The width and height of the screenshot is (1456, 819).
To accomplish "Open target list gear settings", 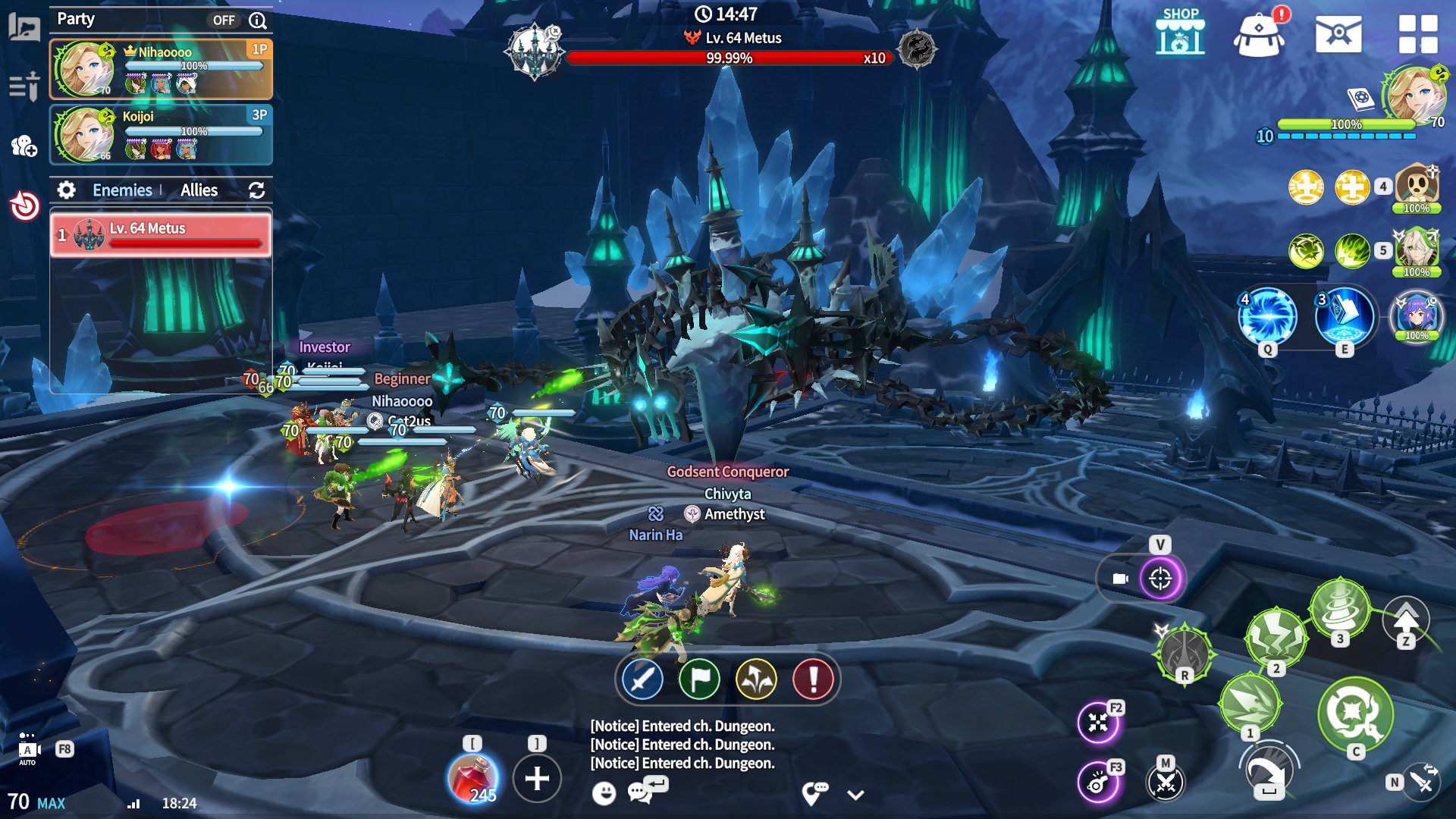I will point(67,190).
